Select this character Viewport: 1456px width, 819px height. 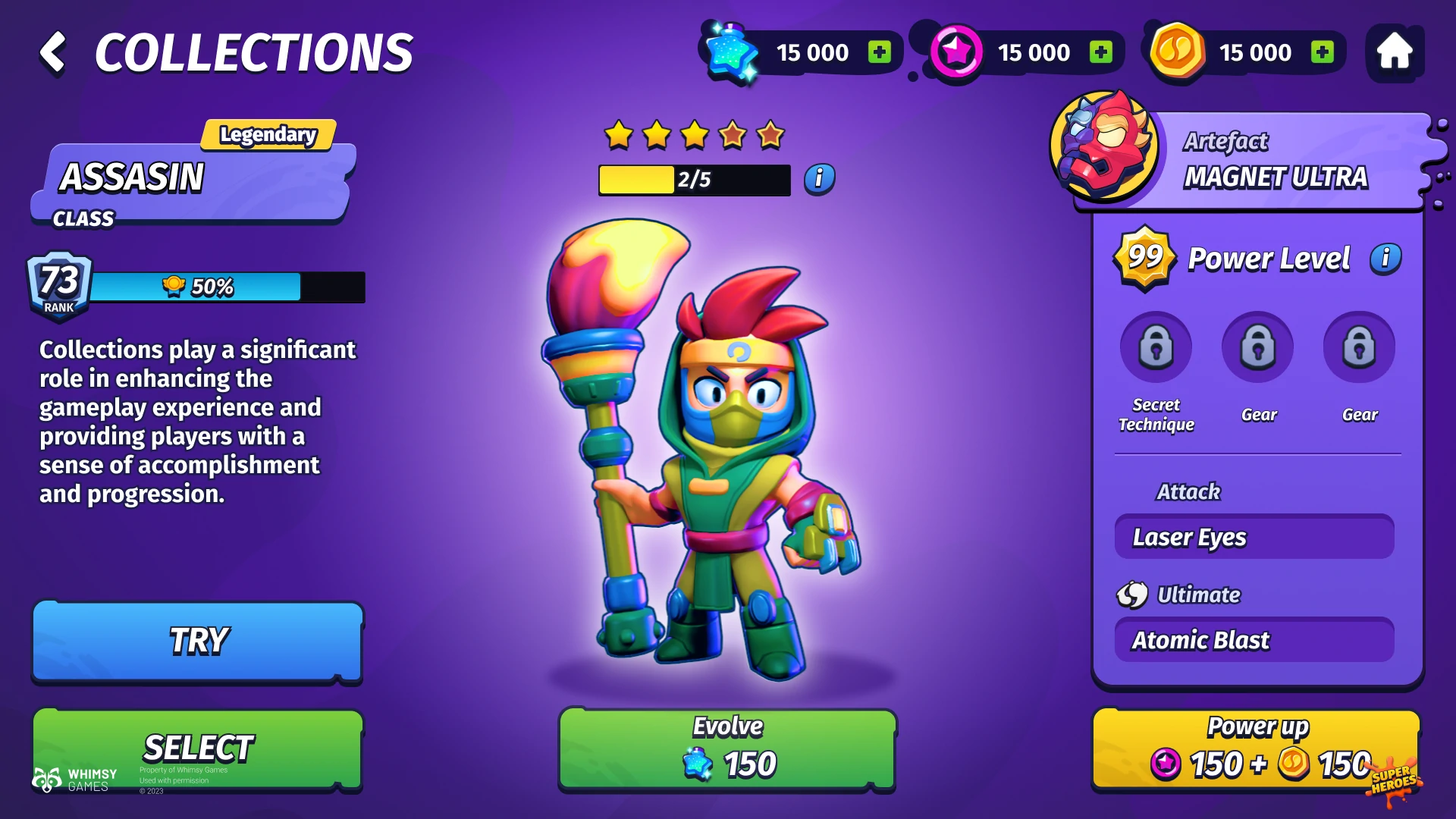197,749
